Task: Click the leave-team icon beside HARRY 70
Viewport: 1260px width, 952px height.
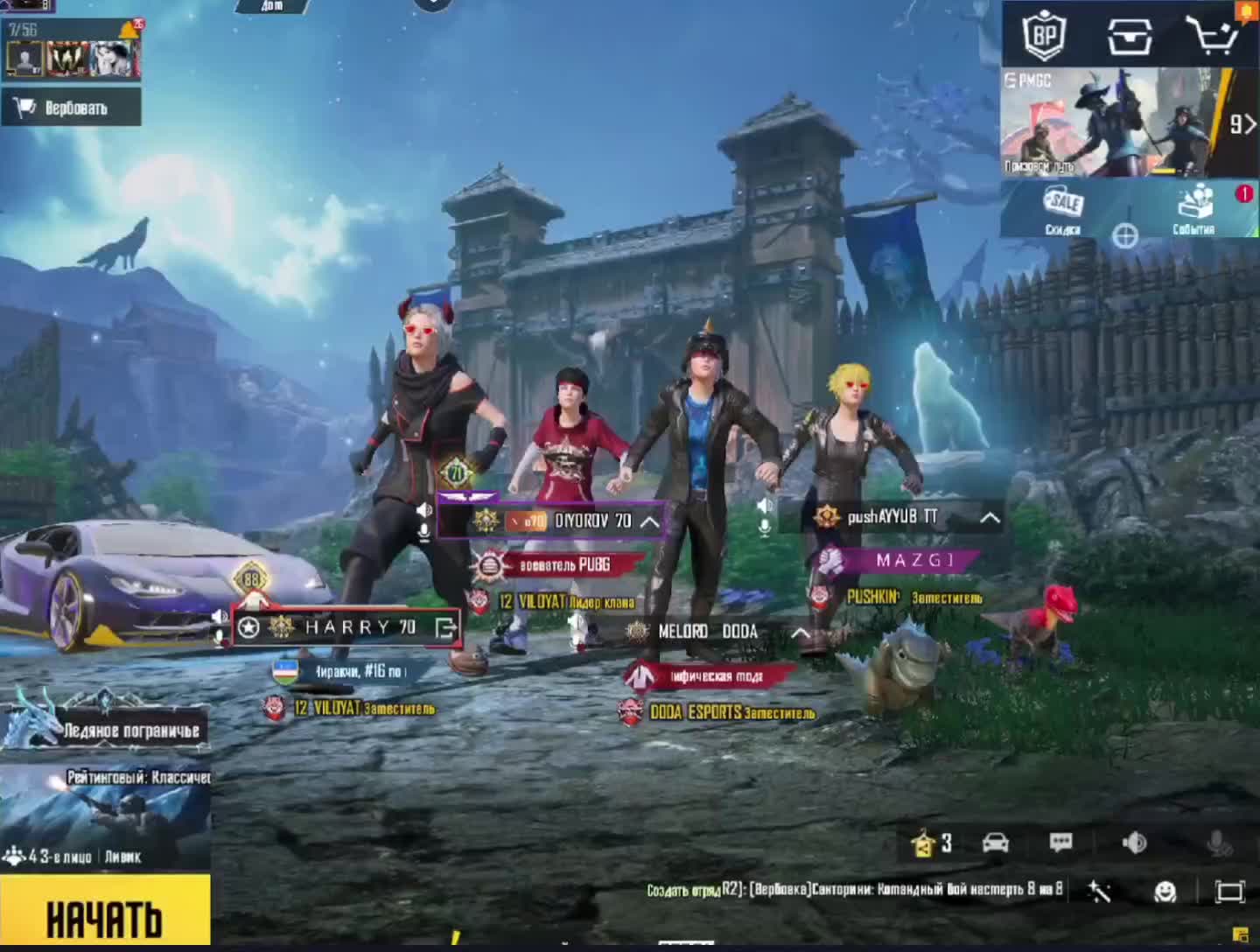Action: (446, 627)
